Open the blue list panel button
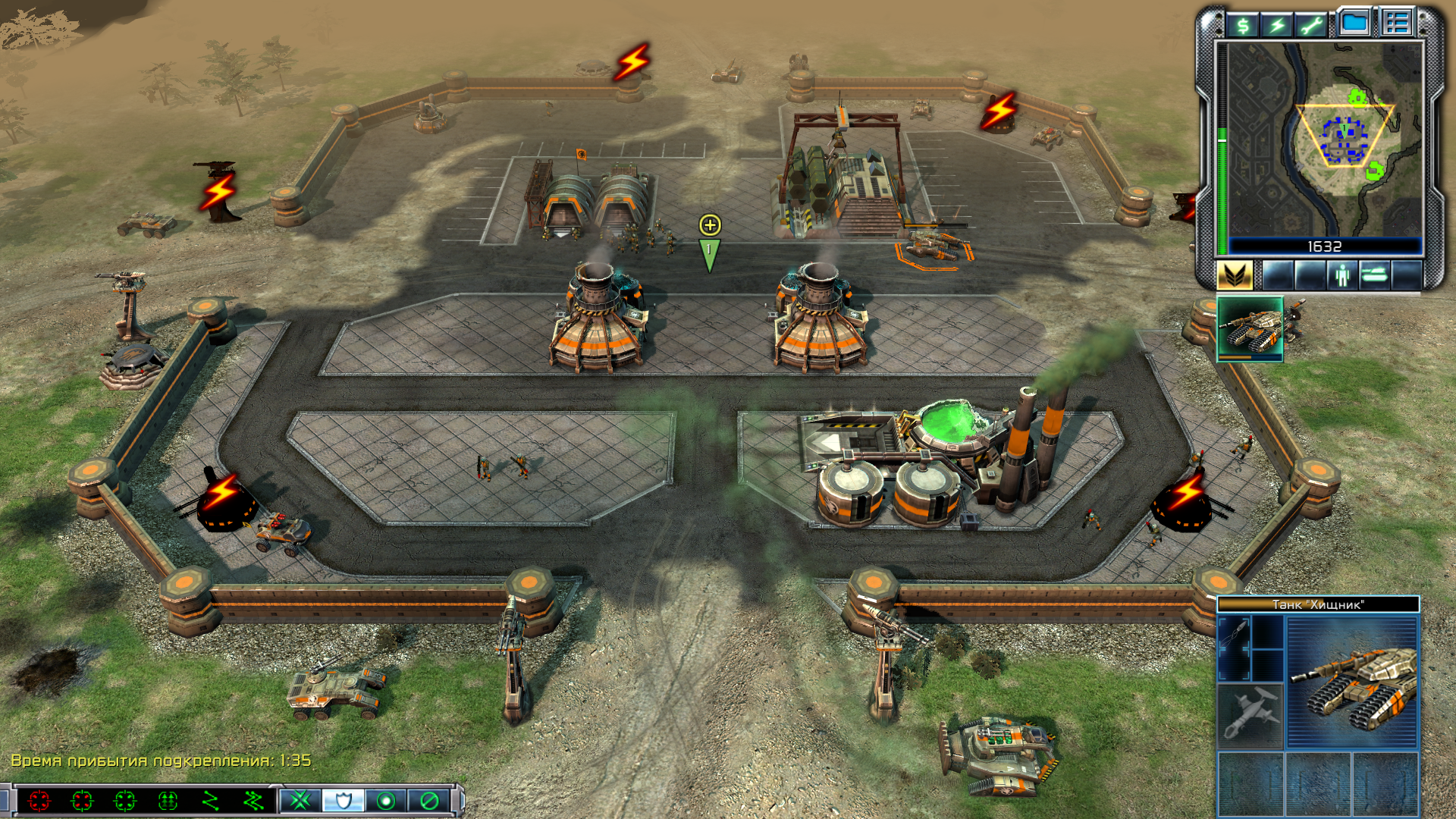This screenshot has height=819, width=1456. click(1397, 23)
